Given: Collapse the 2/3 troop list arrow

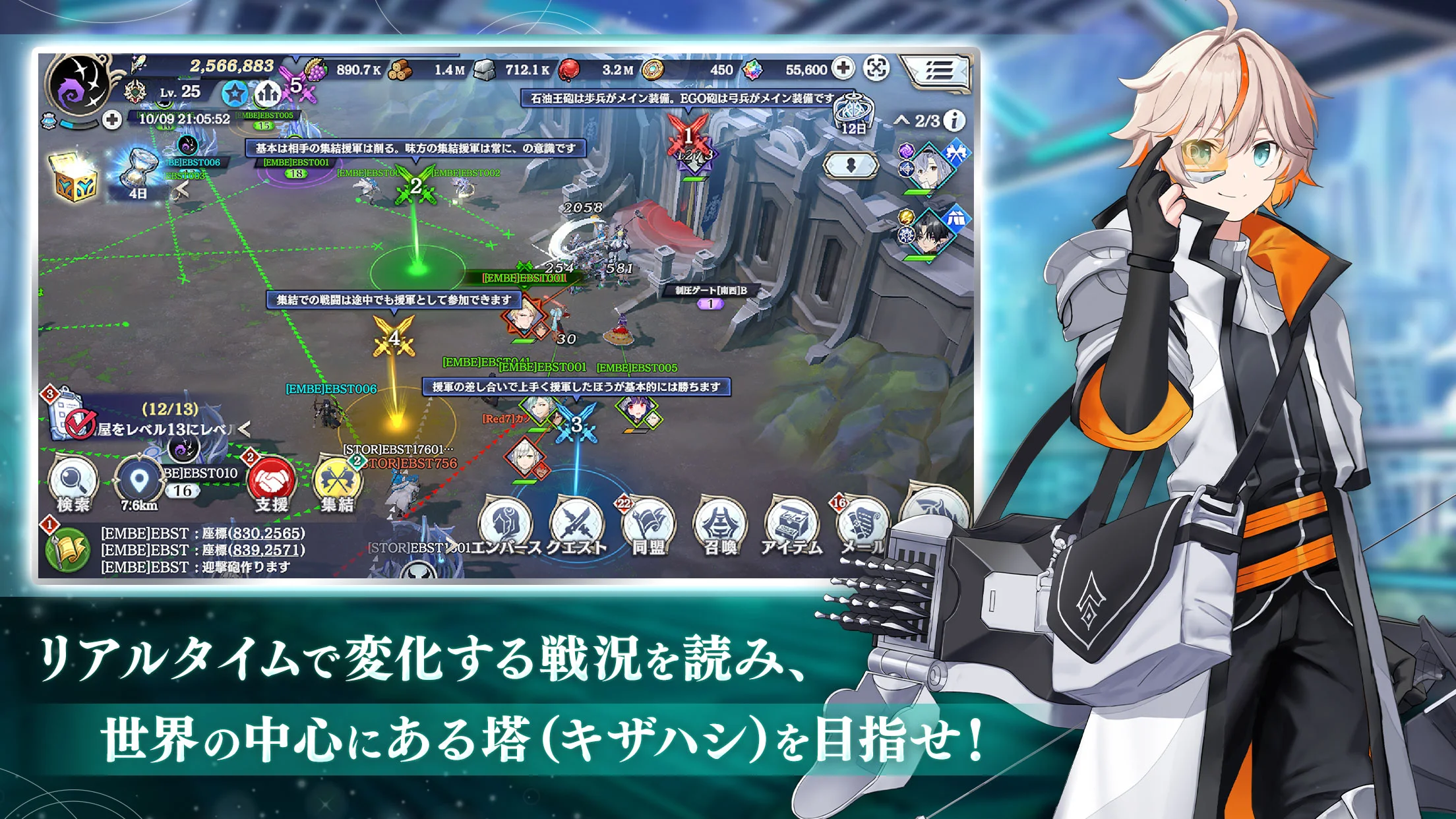Looking at the screenshot, I should tap(901, 120).
